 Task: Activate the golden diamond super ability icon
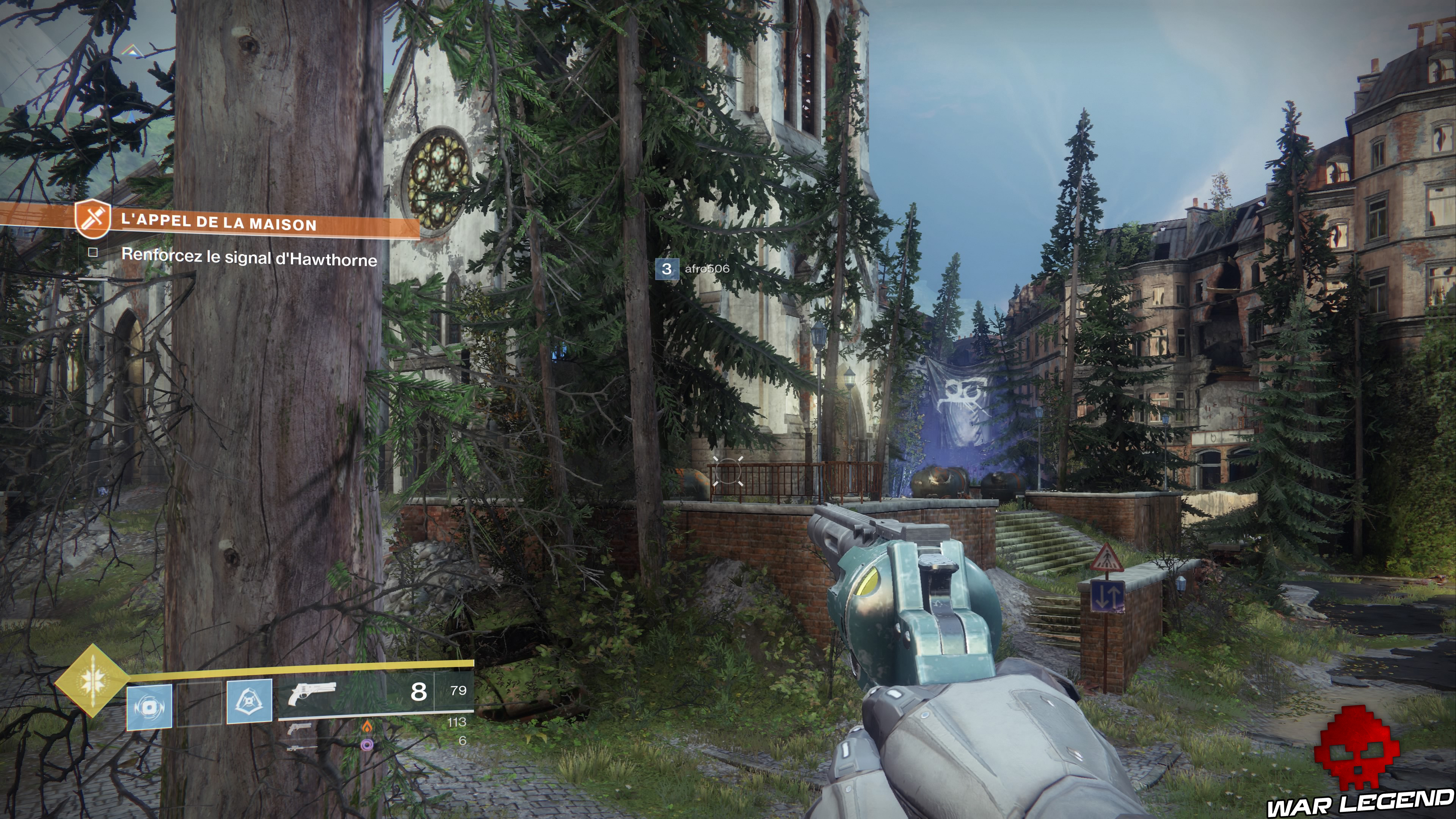91,680
